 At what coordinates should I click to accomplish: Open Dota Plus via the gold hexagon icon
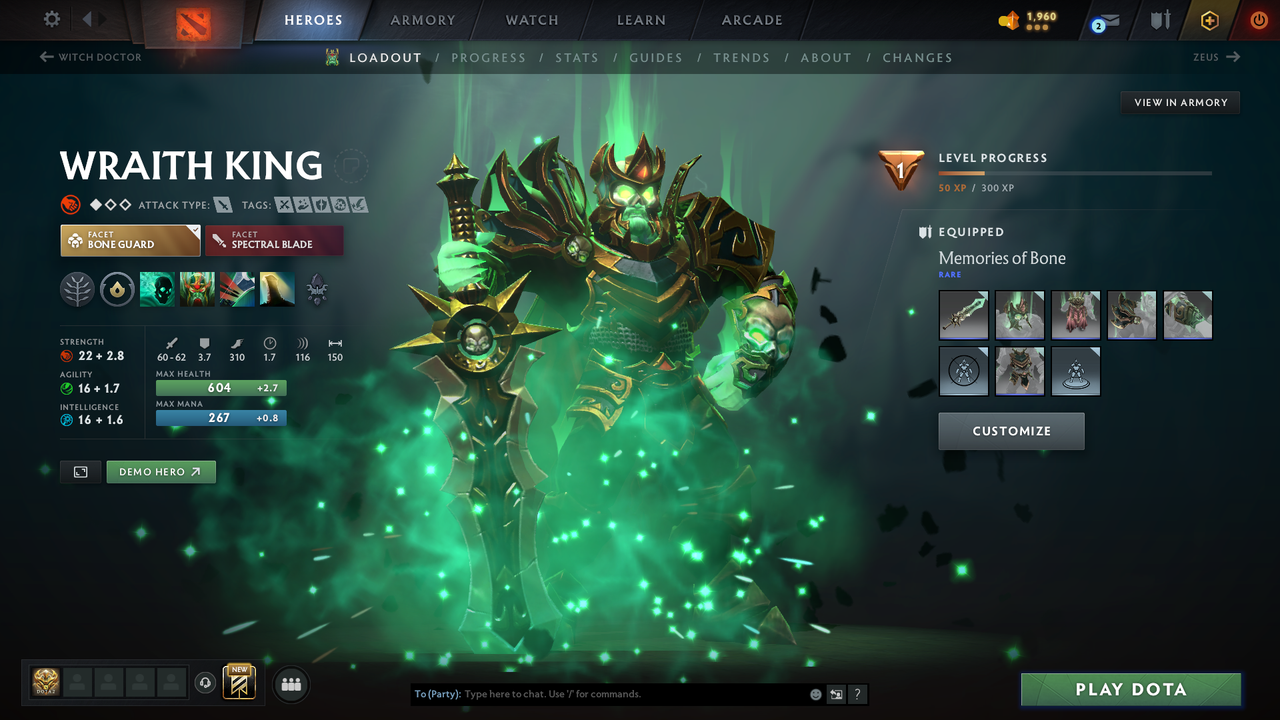1209,19
